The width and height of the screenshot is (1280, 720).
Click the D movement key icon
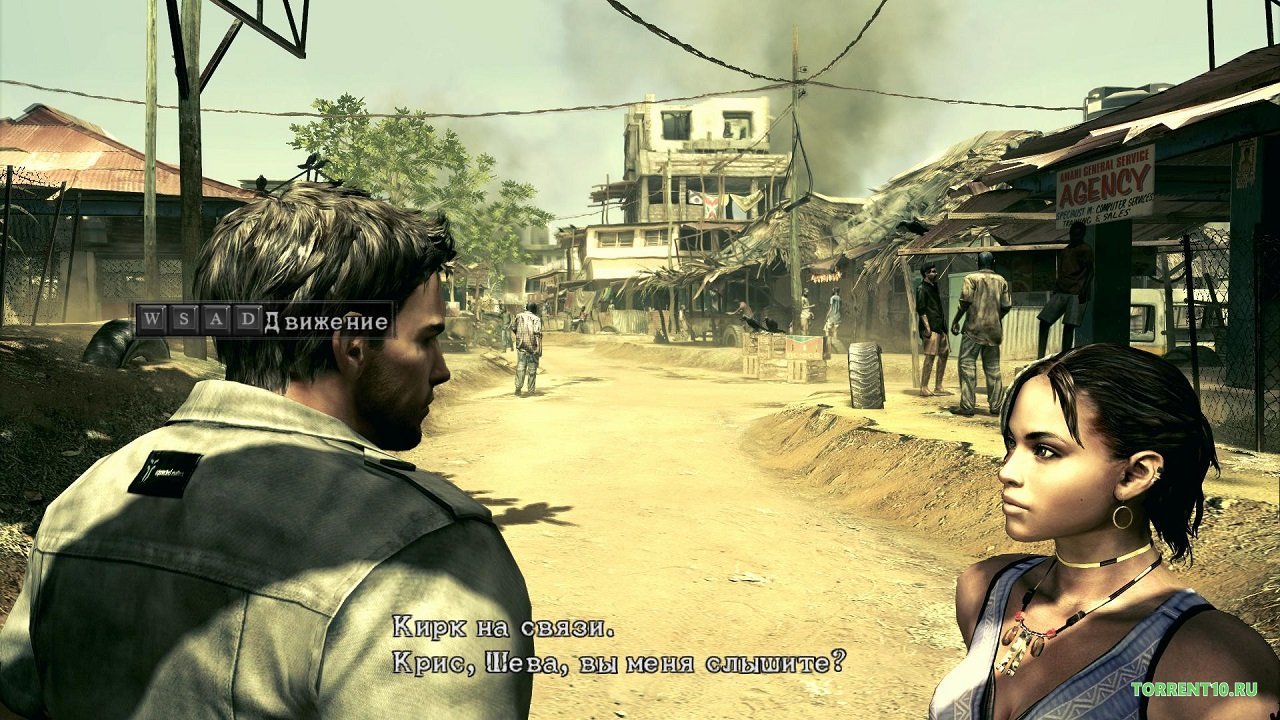click(x=250, y=318)
